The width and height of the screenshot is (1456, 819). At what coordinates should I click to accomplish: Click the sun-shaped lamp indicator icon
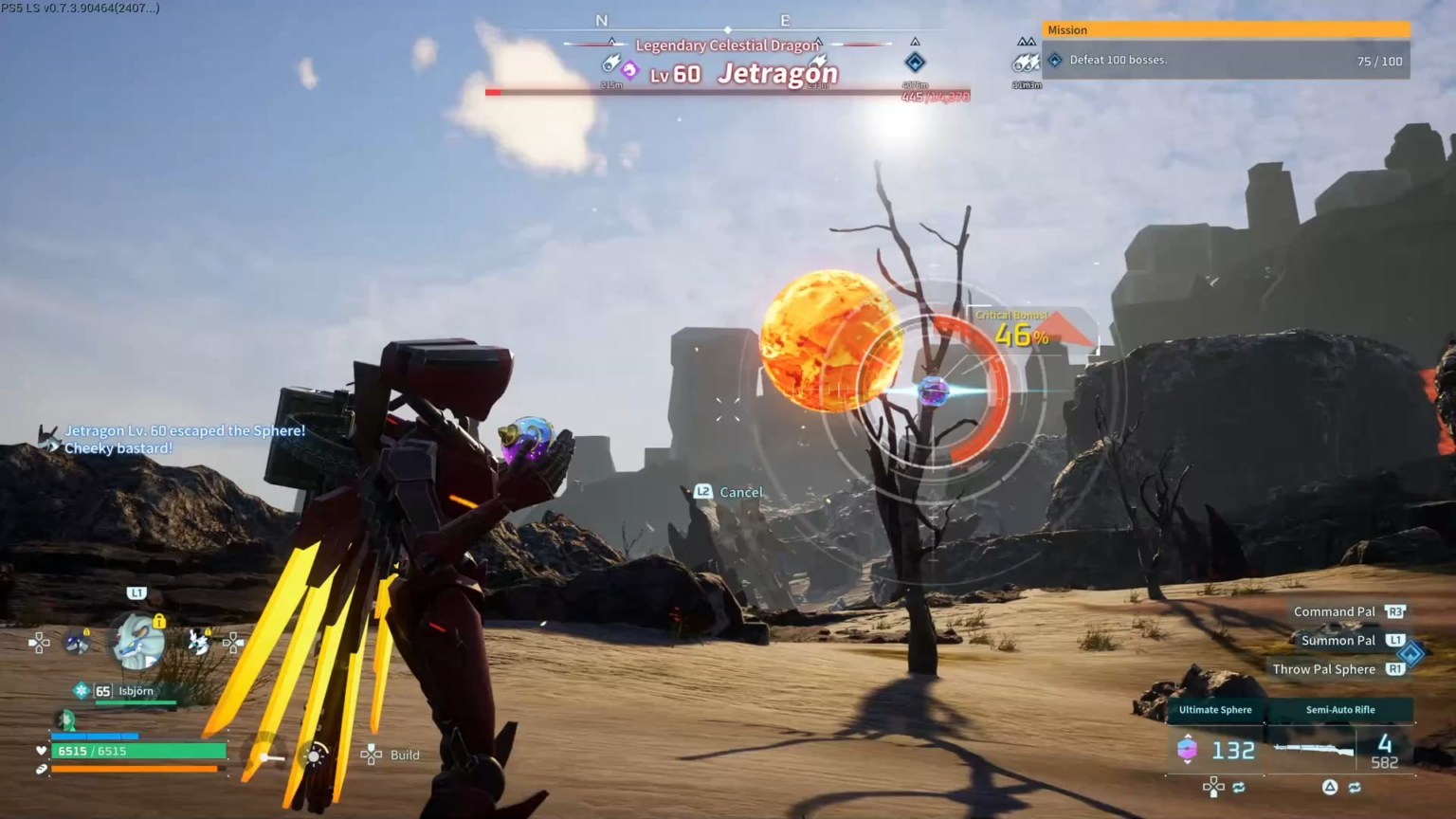coord(313,755)
